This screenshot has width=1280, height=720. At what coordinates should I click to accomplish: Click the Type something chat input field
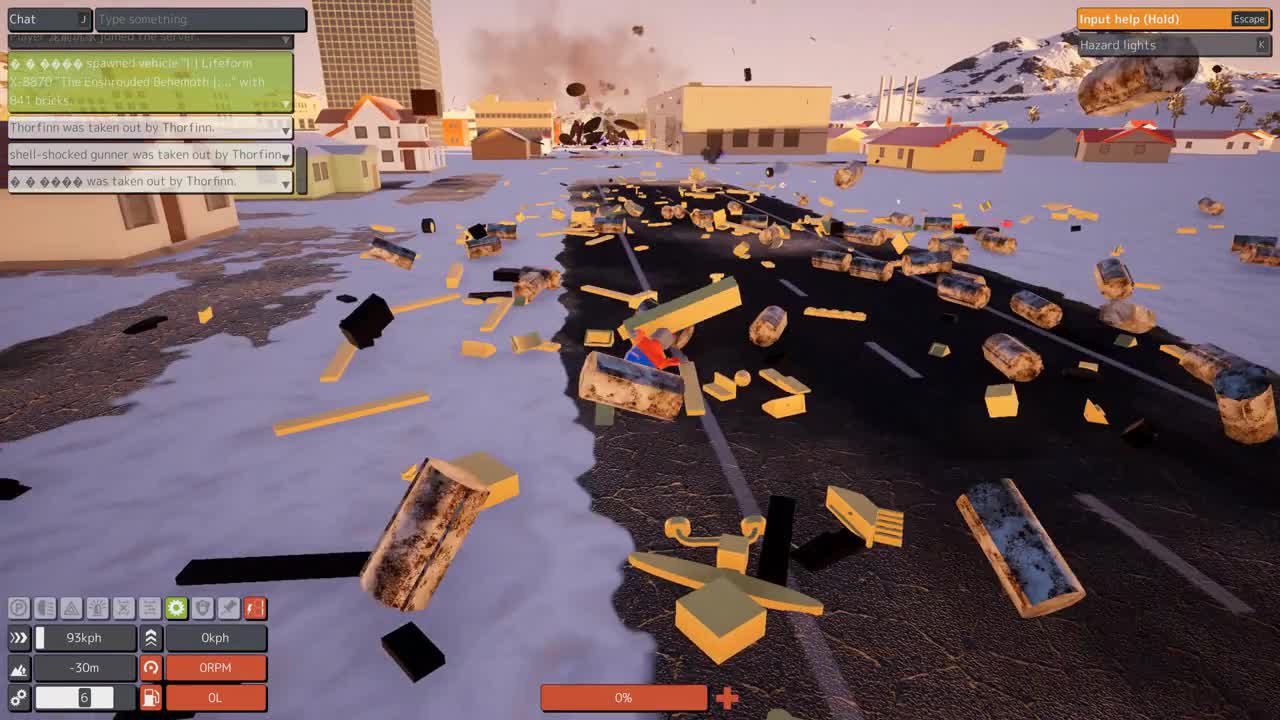(x=200, y=19)
